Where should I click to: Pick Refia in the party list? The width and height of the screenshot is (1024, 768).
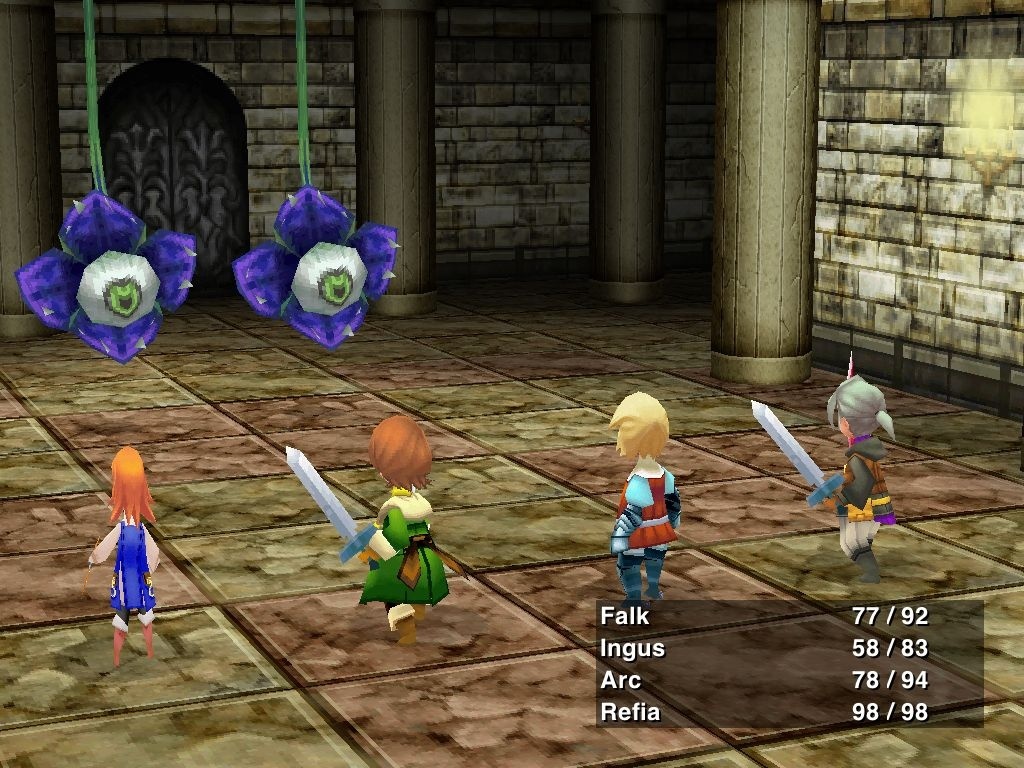coord(629,712)
